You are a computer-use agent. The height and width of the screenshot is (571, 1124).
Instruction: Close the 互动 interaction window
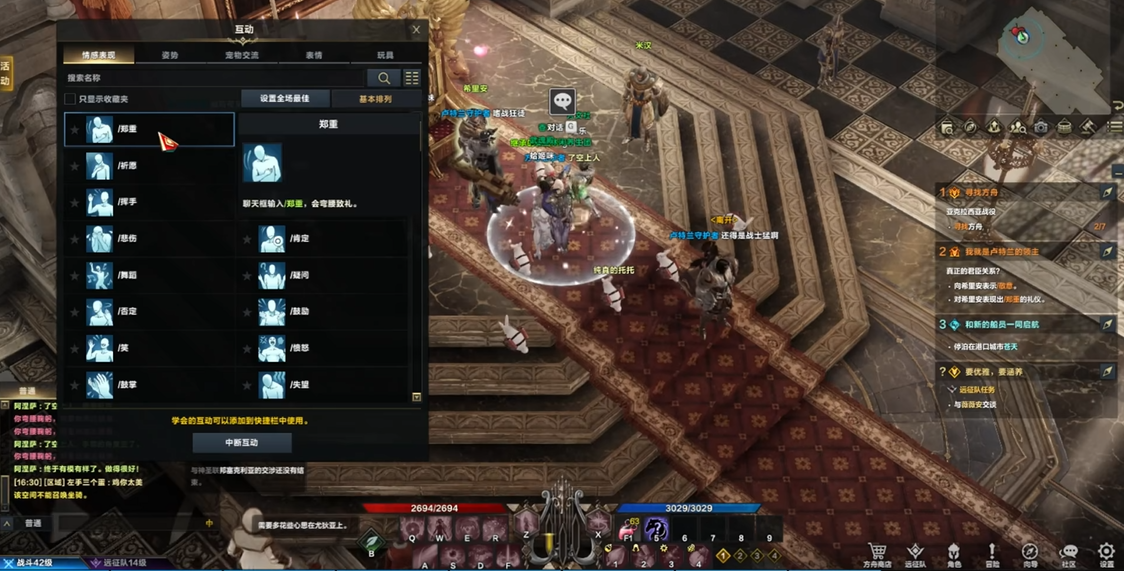point(416,29)
